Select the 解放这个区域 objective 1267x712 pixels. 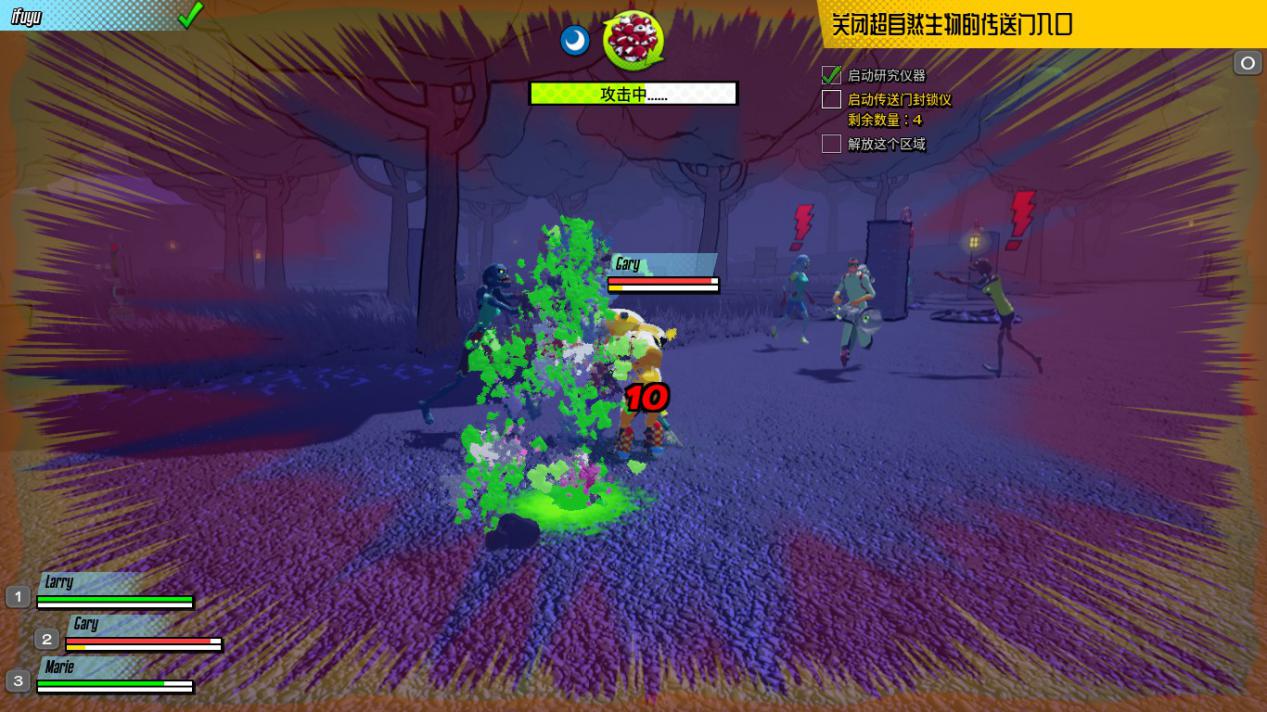point(886,144)
